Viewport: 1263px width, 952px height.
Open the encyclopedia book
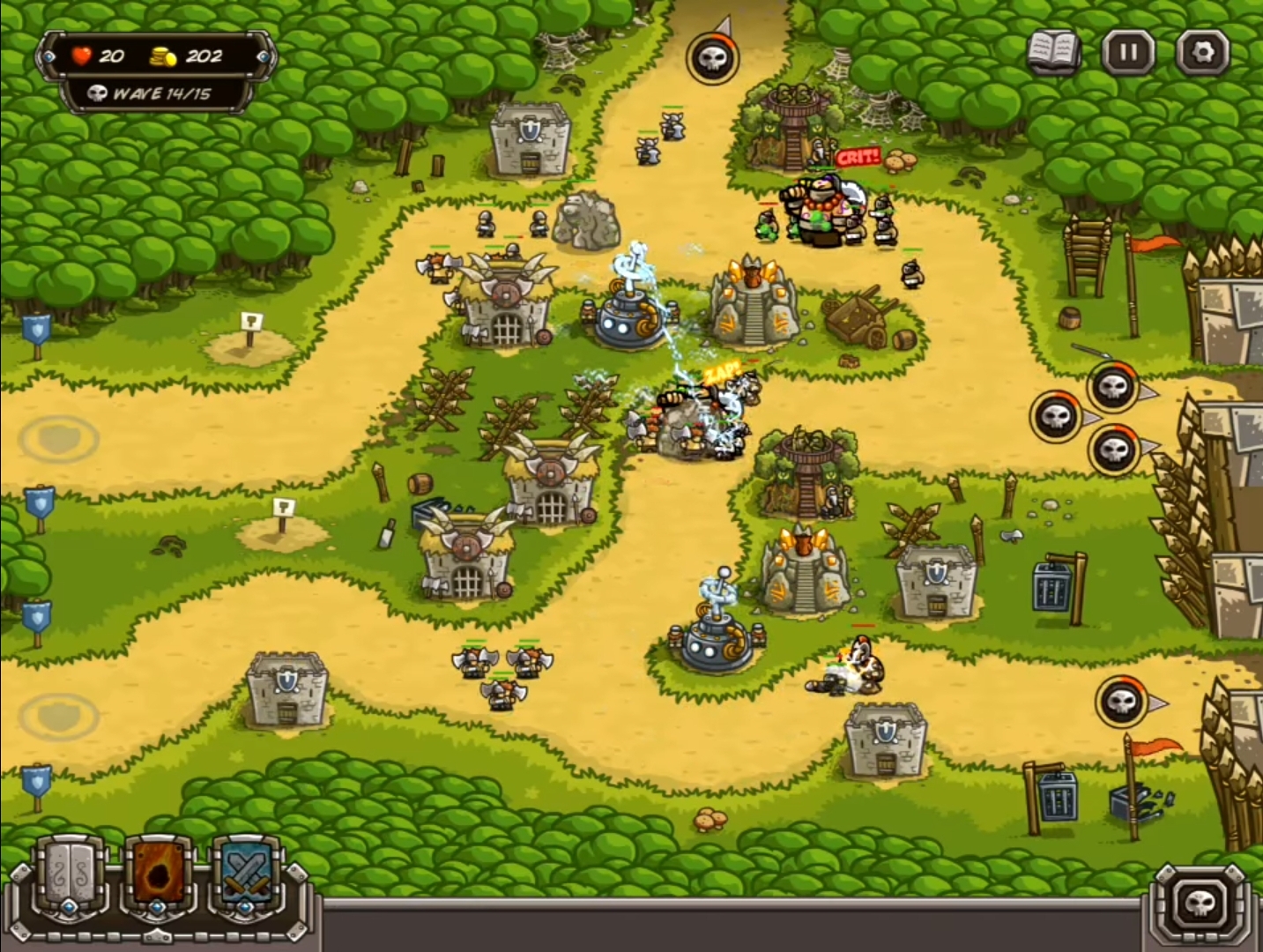pos(1053,53)
